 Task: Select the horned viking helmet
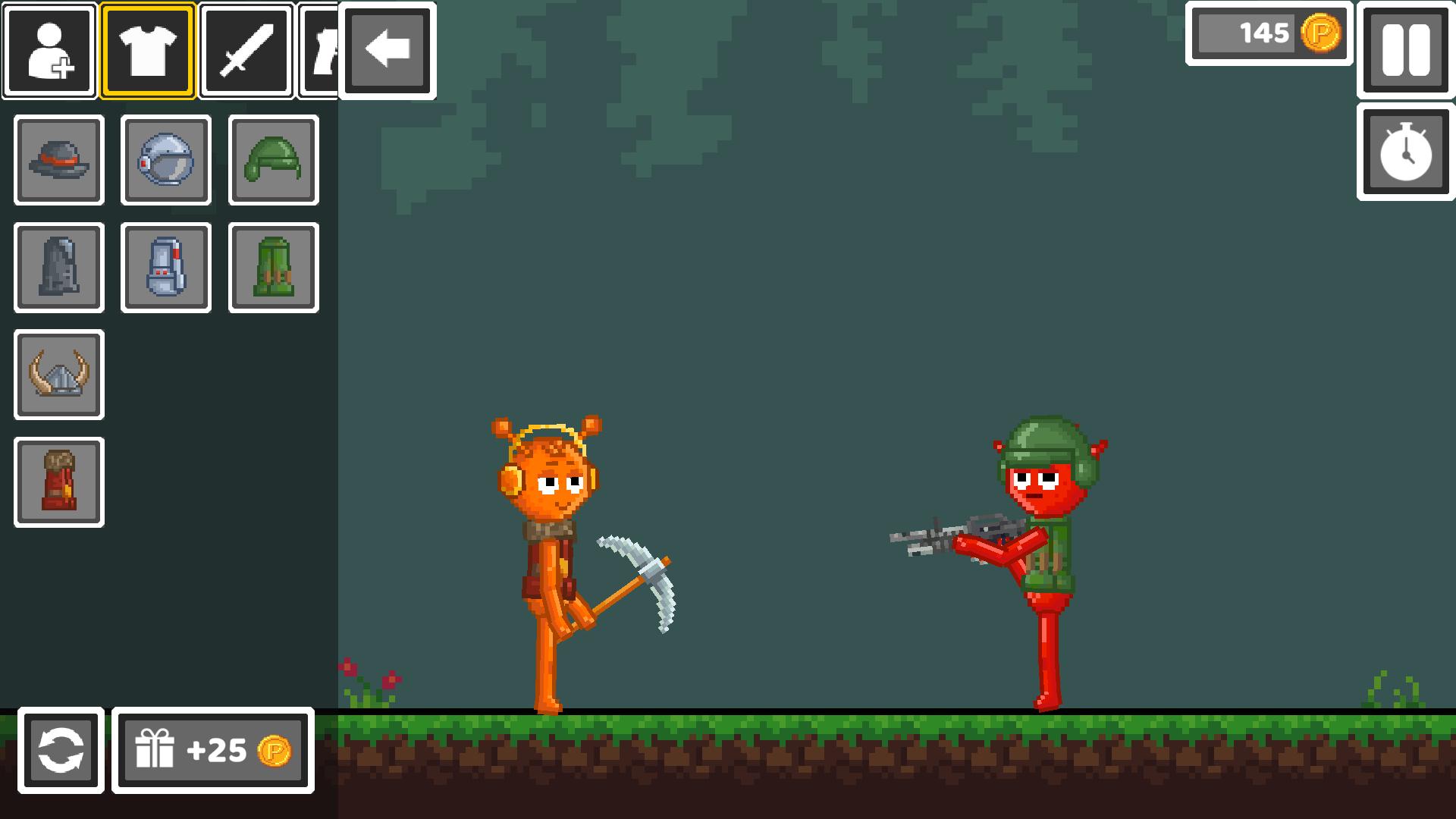[x=58, y=375]
